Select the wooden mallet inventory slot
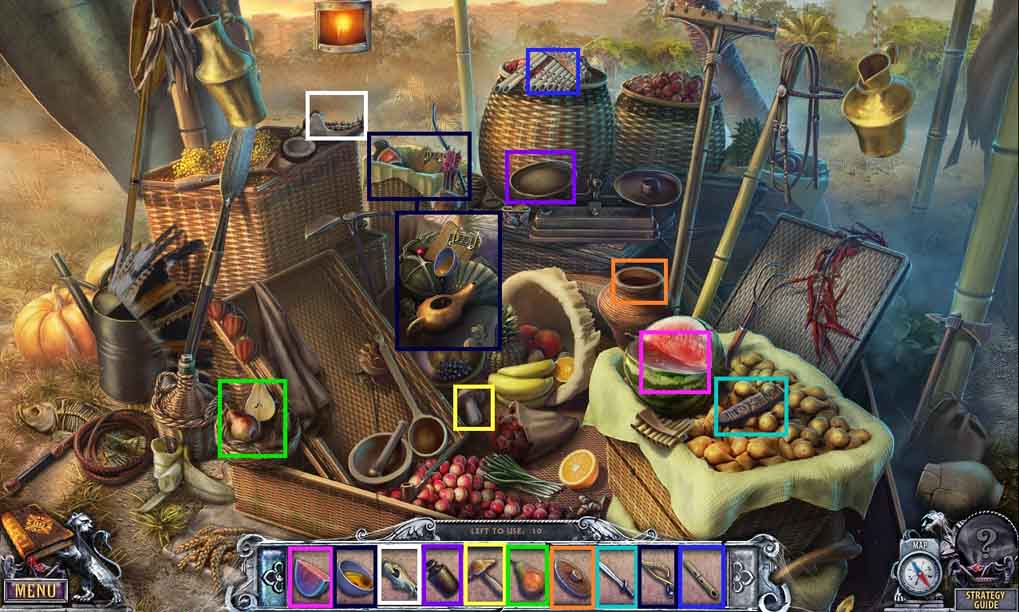Screen dimensions: 1019x612 pos(485,576)
